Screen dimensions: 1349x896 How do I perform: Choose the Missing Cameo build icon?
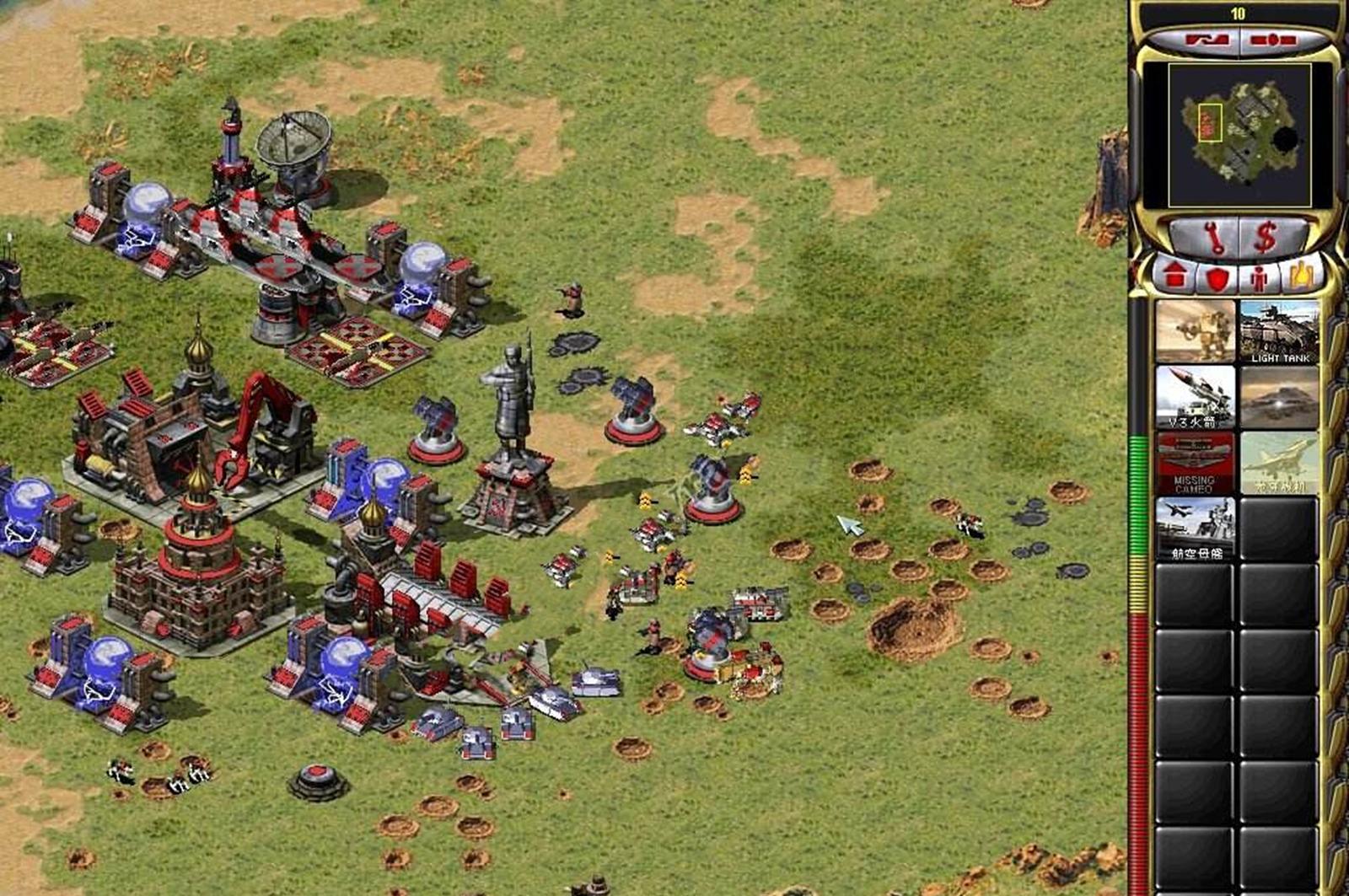click(1195, 463)
